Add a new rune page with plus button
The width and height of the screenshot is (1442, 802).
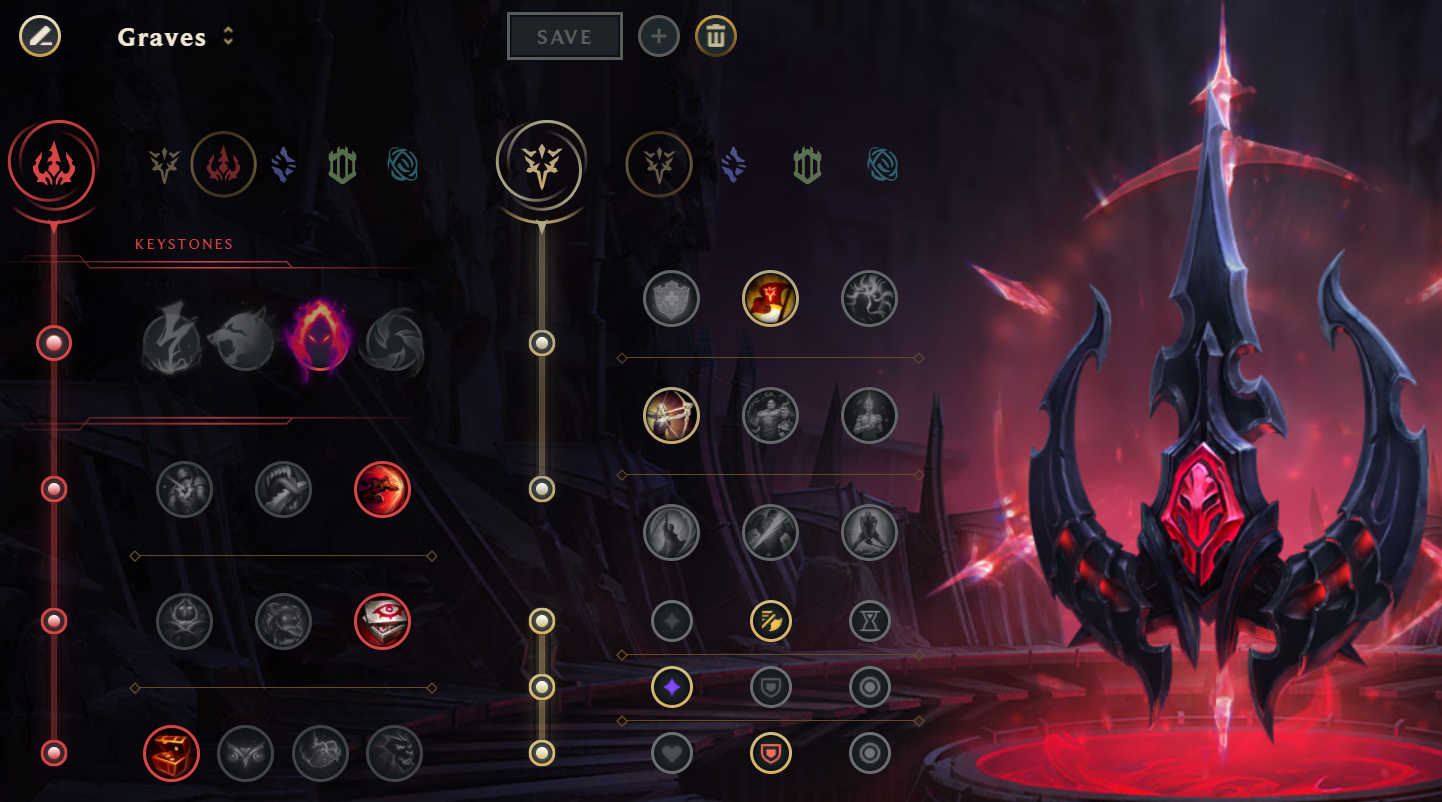[x=659, y=37]
